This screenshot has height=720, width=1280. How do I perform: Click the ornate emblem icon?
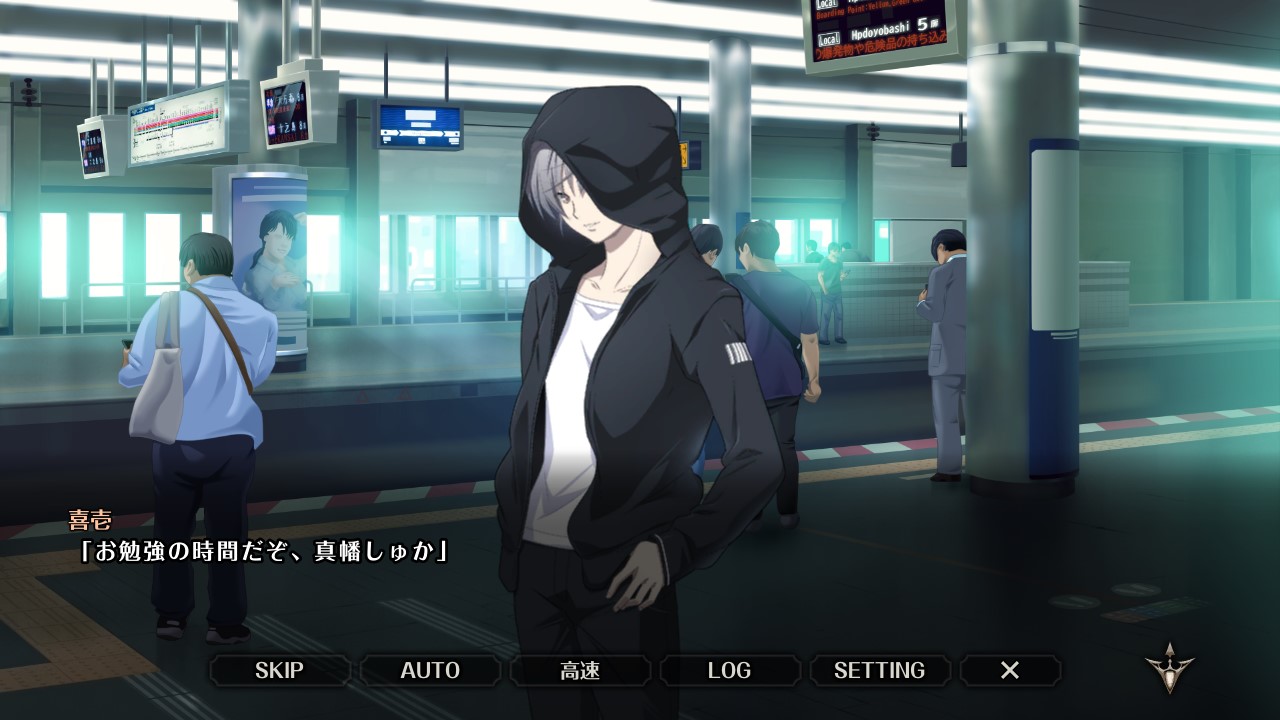pyautogui.click(x=1169, y=669)
